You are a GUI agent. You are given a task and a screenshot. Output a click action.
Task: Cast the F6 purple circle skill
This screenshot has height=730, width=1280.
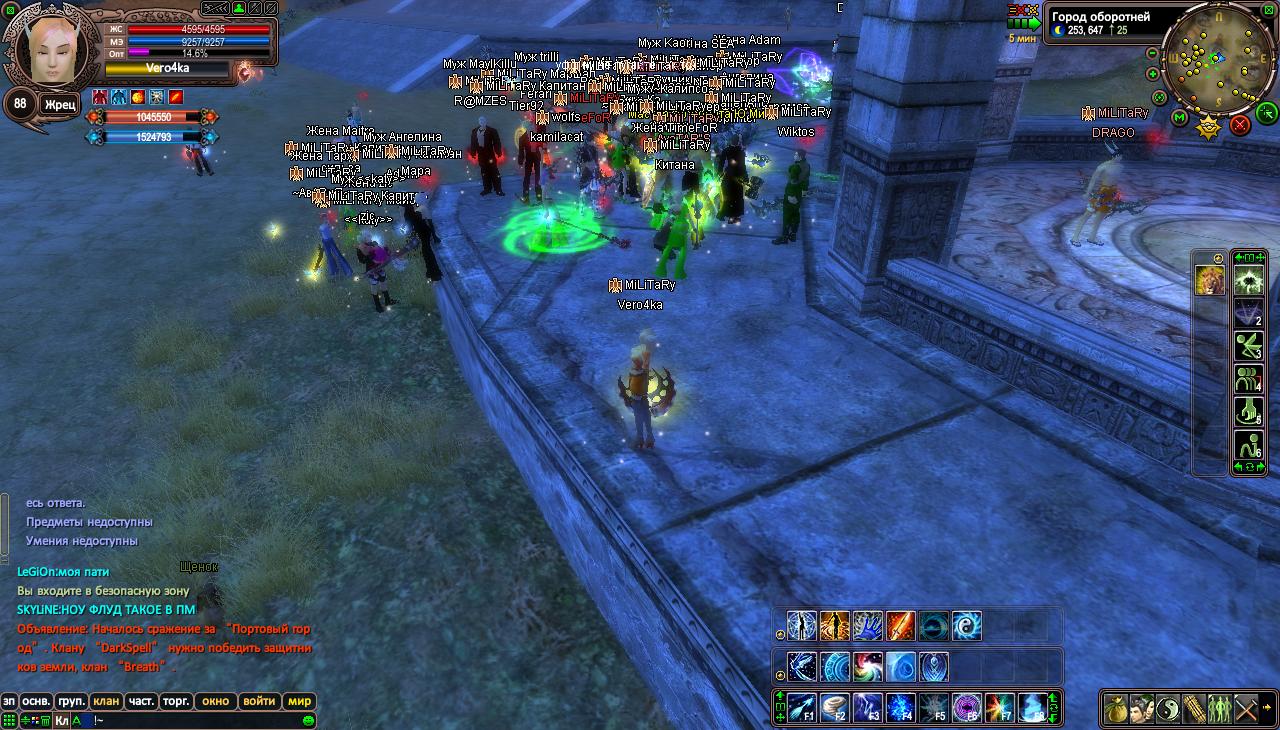[x=967, y=707]
